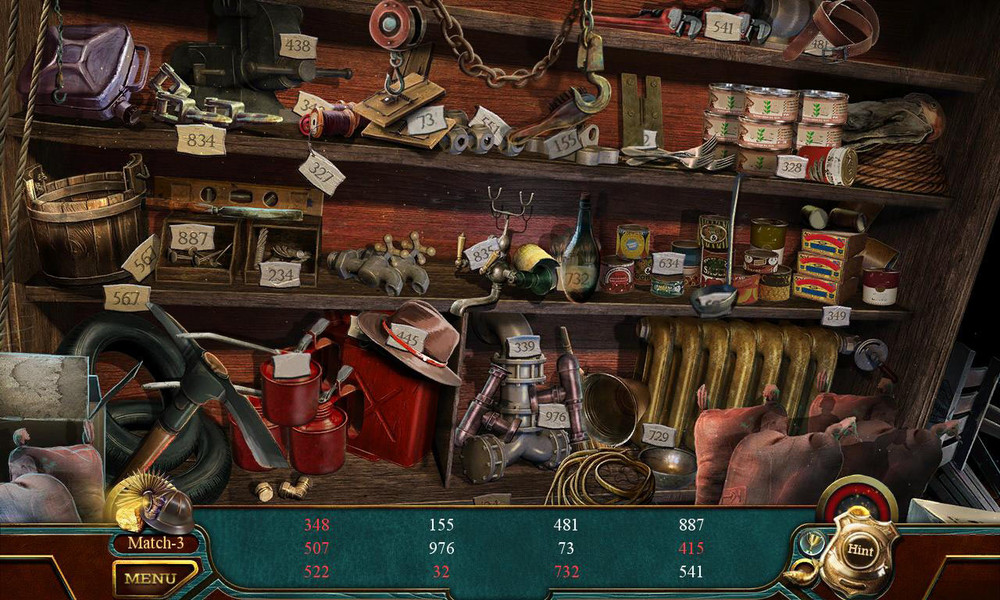This screenshot has height=600, width=1000.
Task: Use the Hint badge
Action: pyautogui.click(x=860, y=549)
